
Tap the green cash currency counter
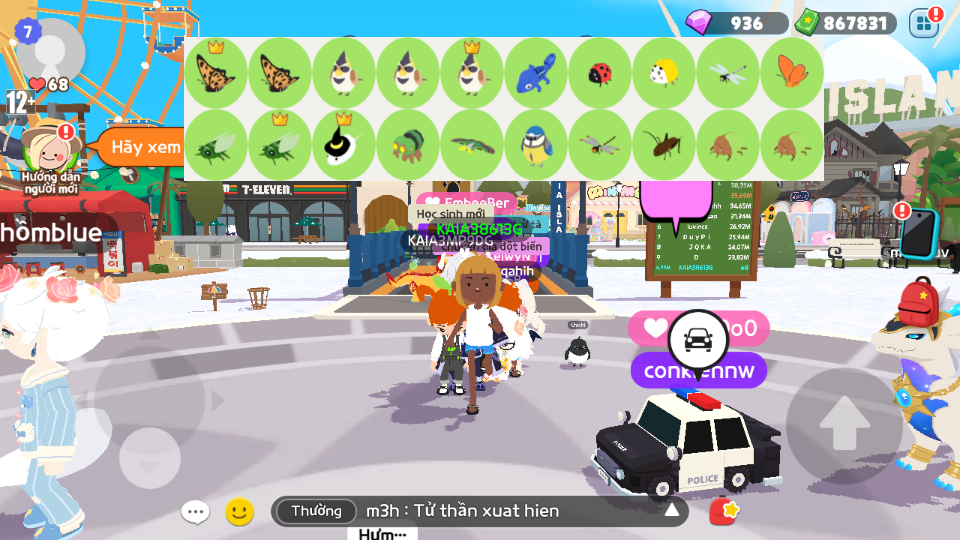[x=845, y=23]
